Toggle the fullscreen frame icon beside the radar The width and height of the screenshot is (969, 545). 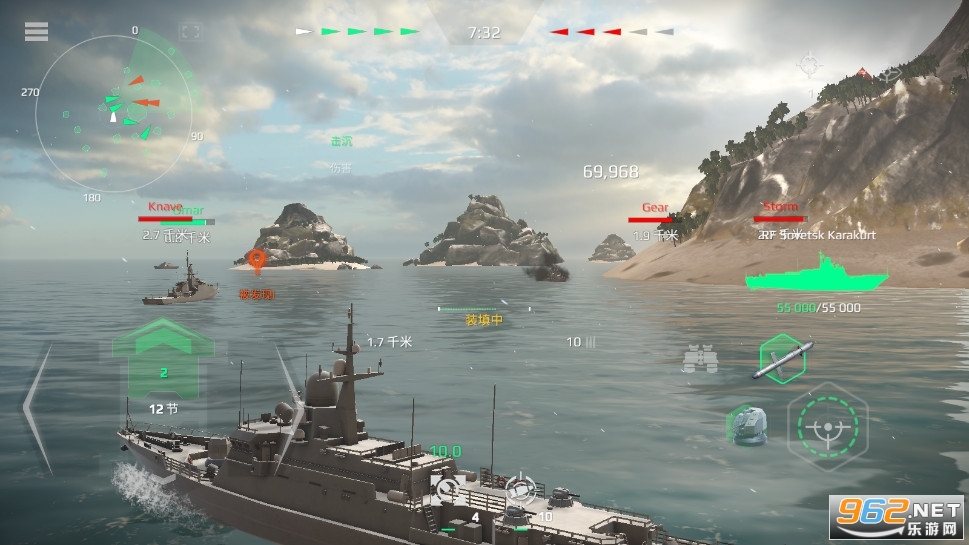[190, 32]
